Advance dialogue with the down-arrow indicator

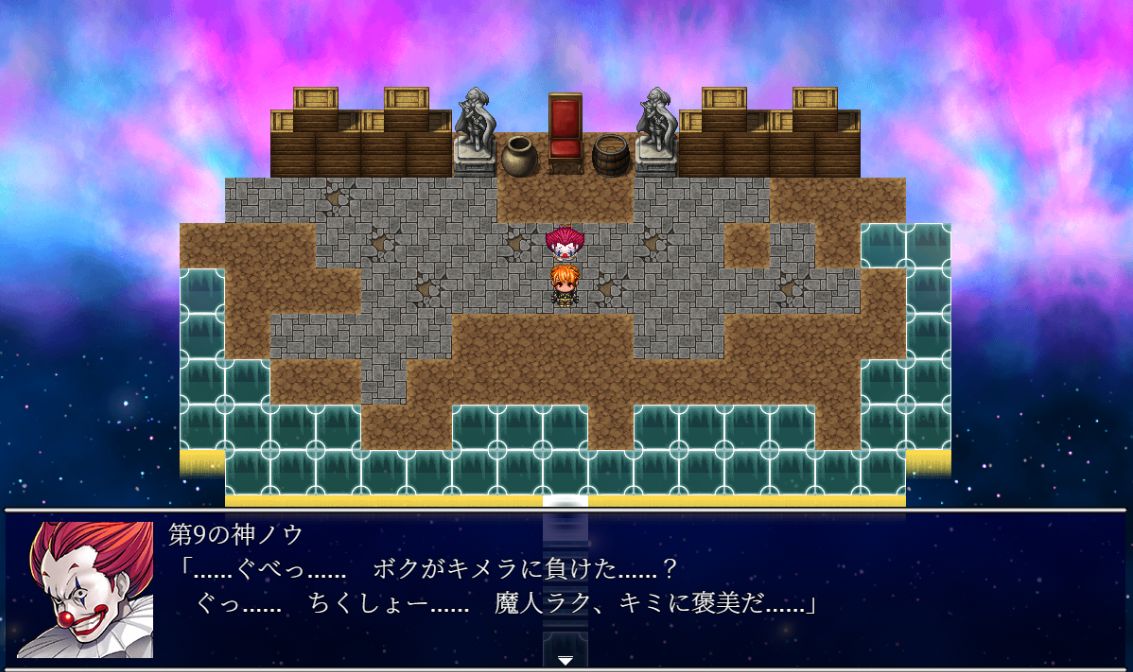(565, 659)
